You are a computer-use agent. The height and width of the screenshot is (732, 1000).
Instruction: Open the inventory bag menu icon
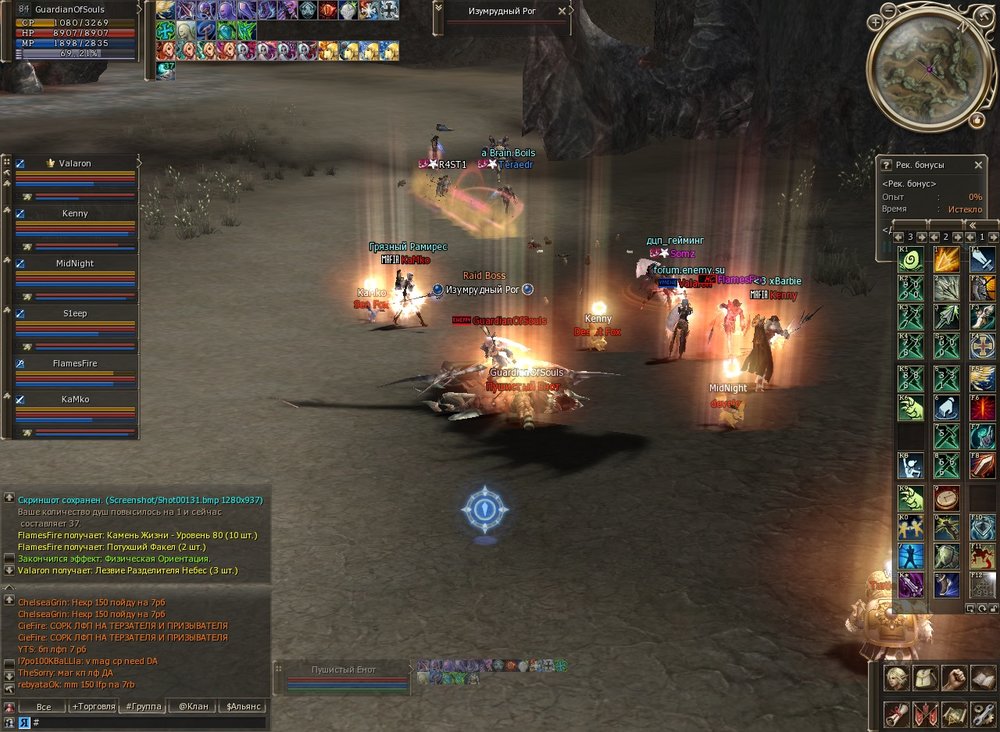point(926,679)
